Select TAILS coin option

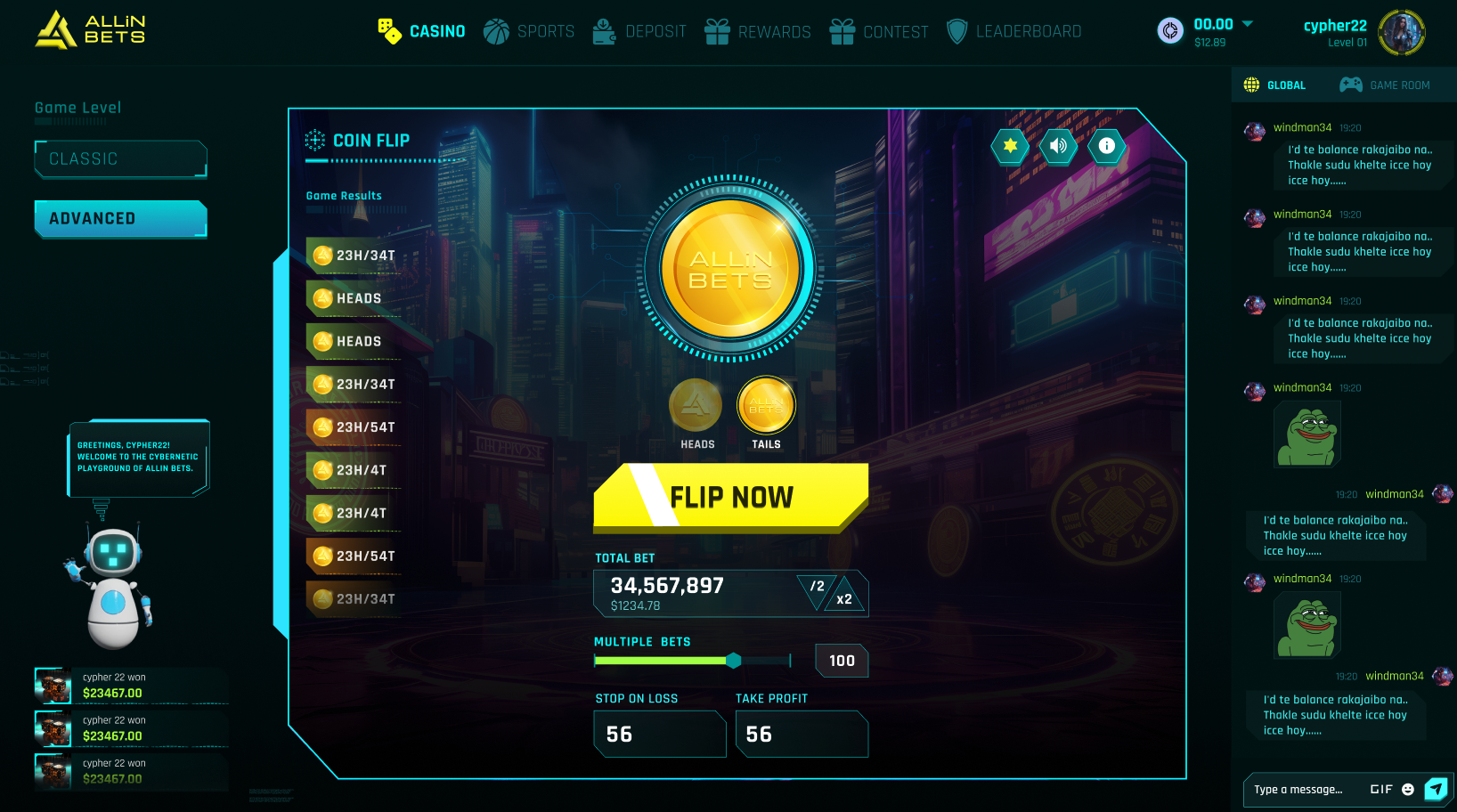point(766,405)
